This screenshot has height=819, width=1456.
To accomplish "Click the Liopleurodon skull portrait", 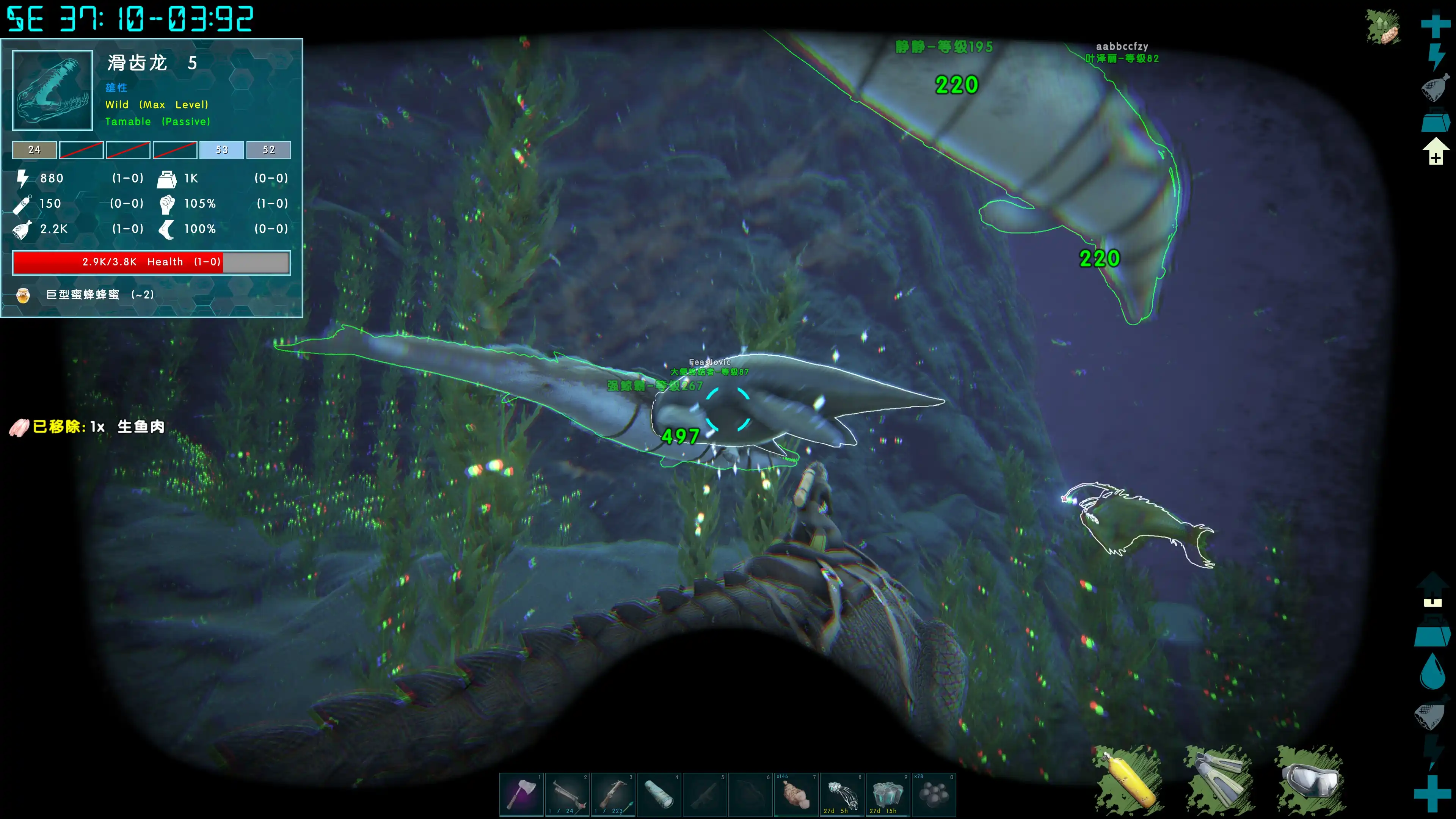I will coord(53,91).
